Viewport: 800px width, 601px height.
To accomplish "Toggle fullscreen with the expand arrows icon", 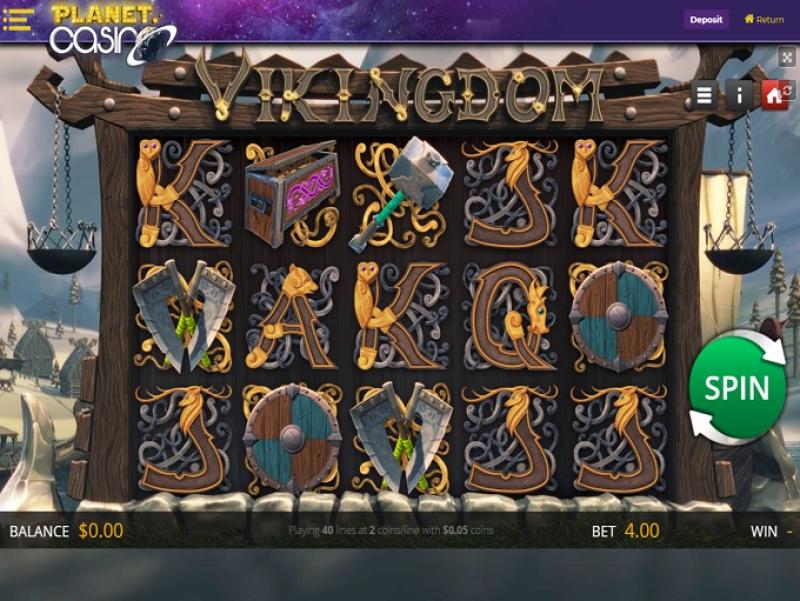I will pyautogui.click(x=786, y=58).
